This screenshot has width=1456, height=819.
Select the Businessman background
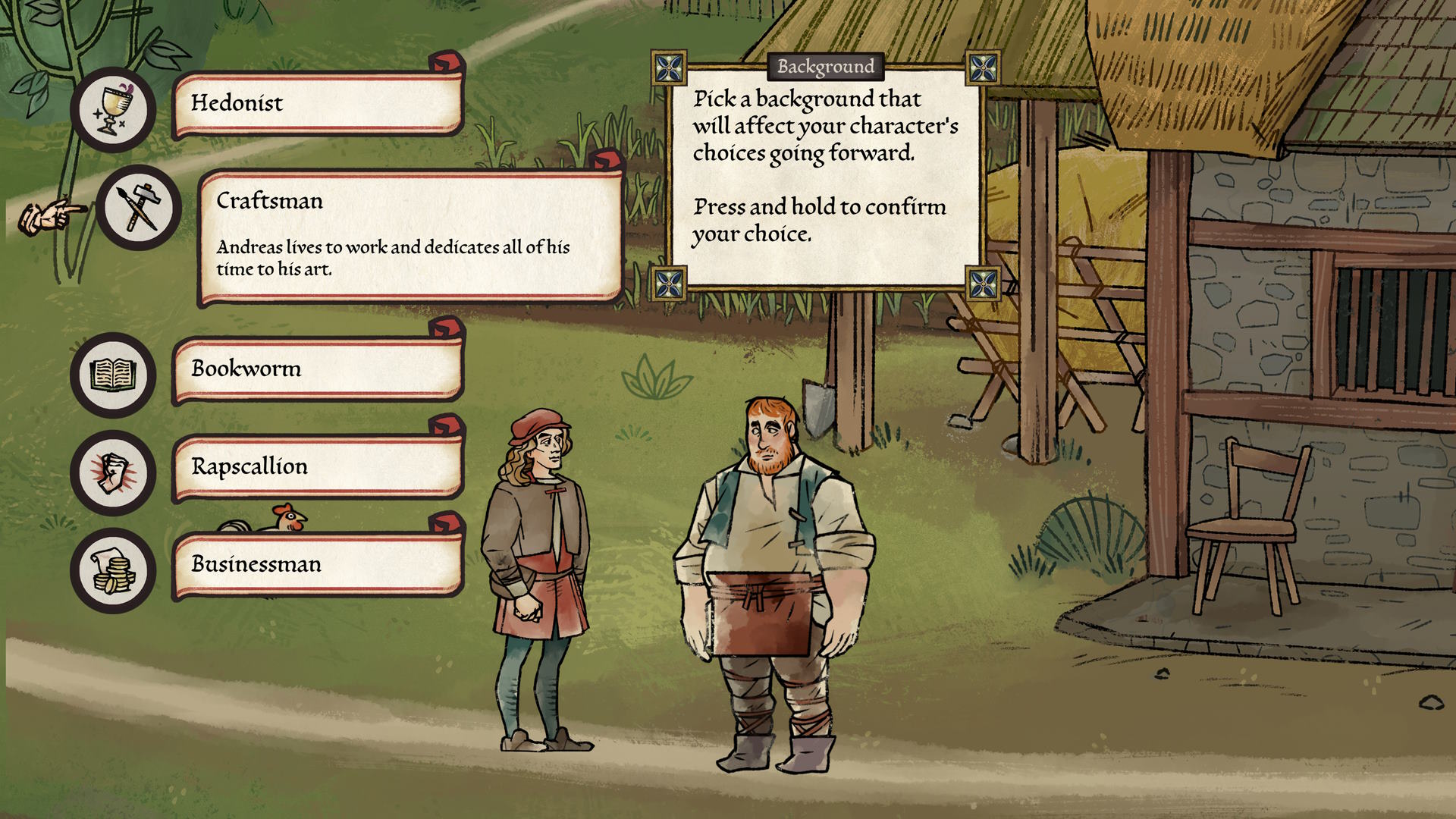(317, 565)
